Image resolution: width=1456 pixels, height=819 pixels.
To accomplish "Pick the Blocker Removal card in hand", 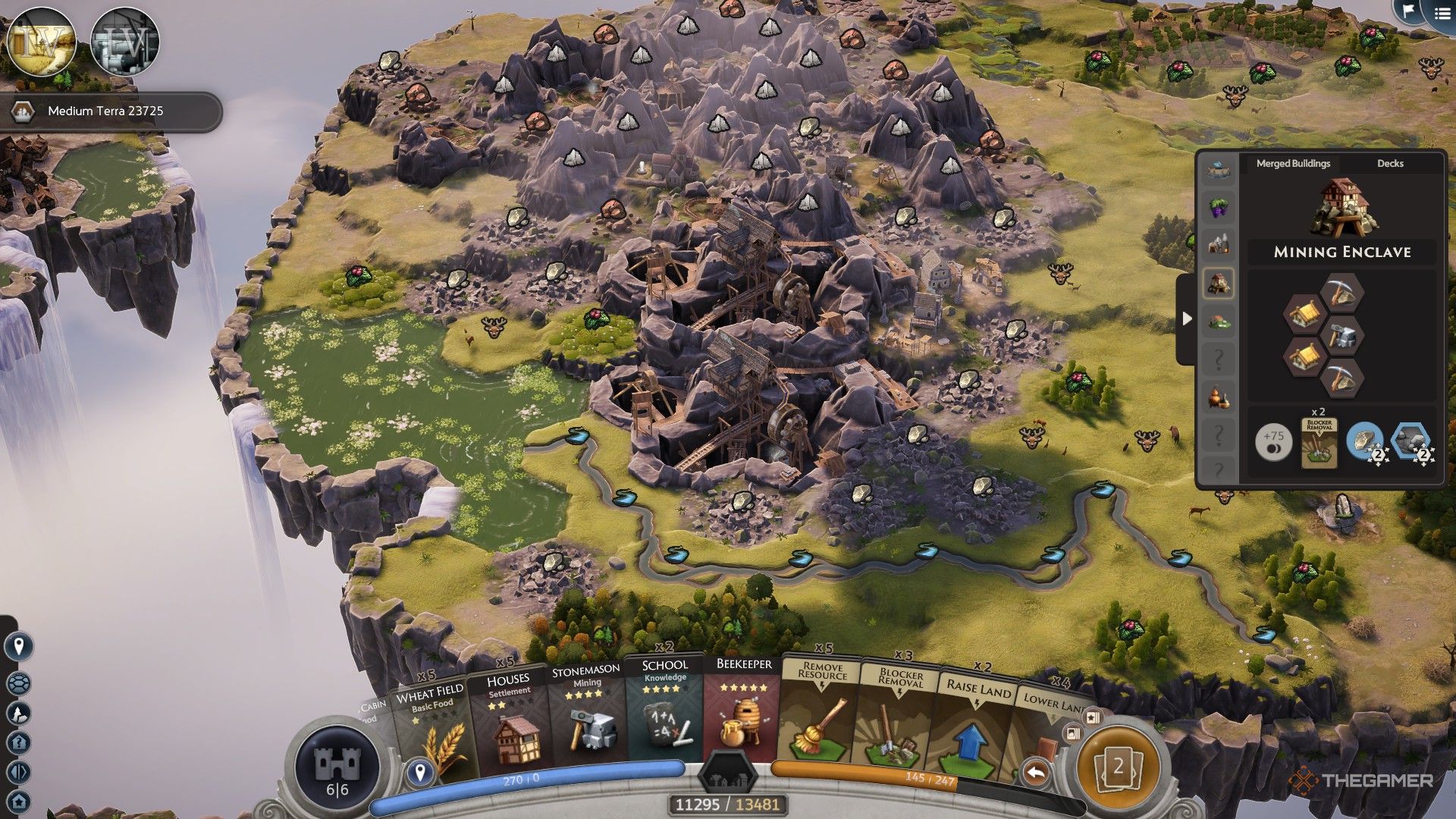I will [899, 720].
